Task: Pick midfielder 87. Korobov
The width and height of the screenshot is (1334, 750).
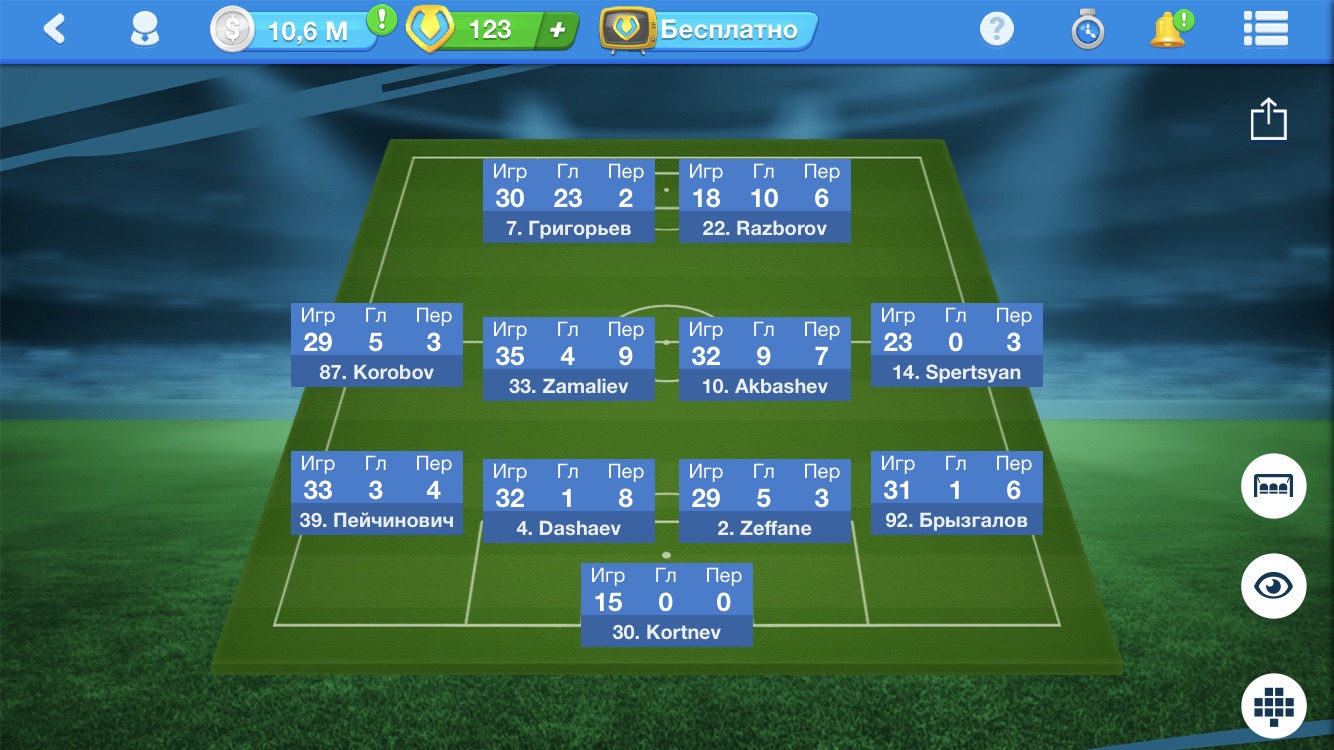Action: coord(376,344)
